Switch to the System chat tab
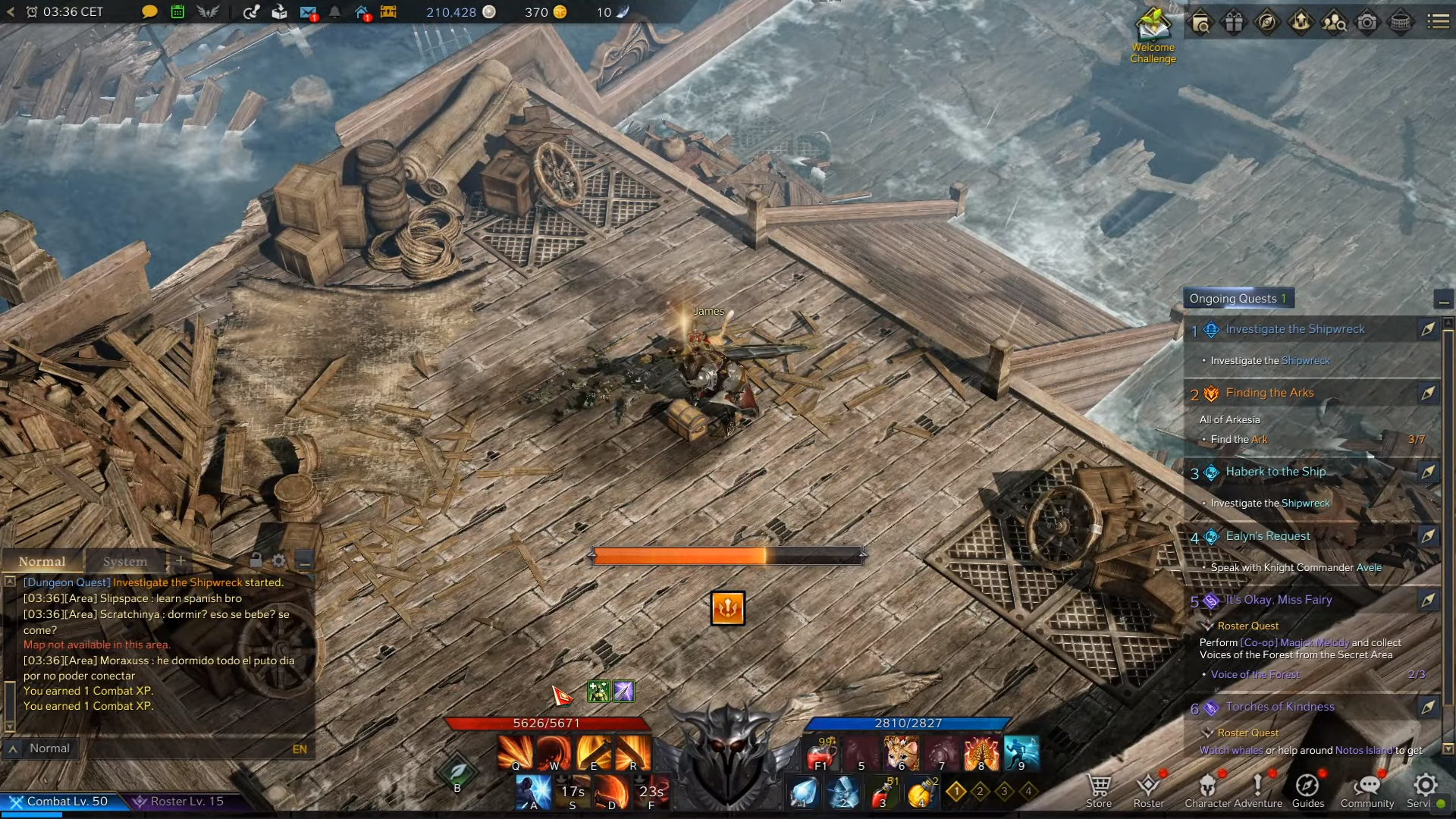Viewport: 1456px width, 819px height. (125, 562)
